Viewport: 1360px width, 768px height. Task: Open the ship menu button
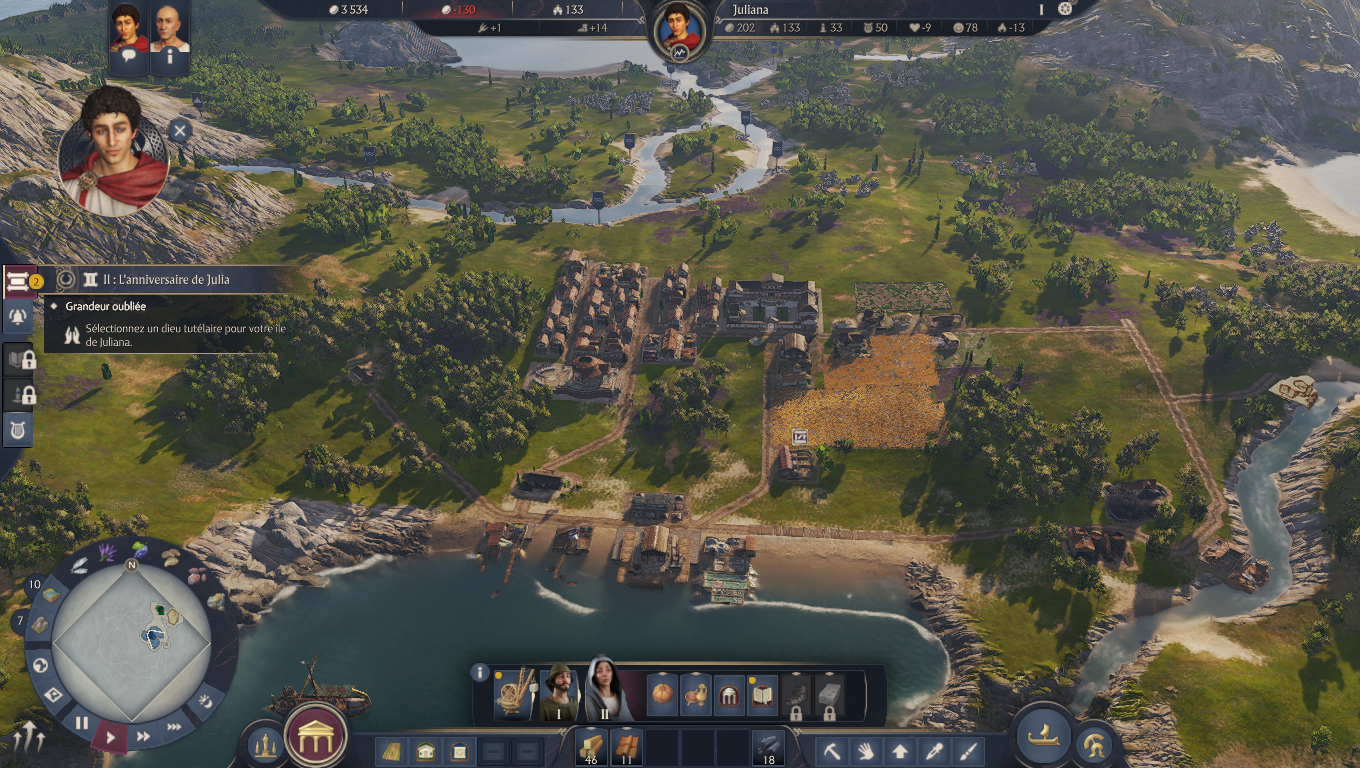tap(1043, 734)
